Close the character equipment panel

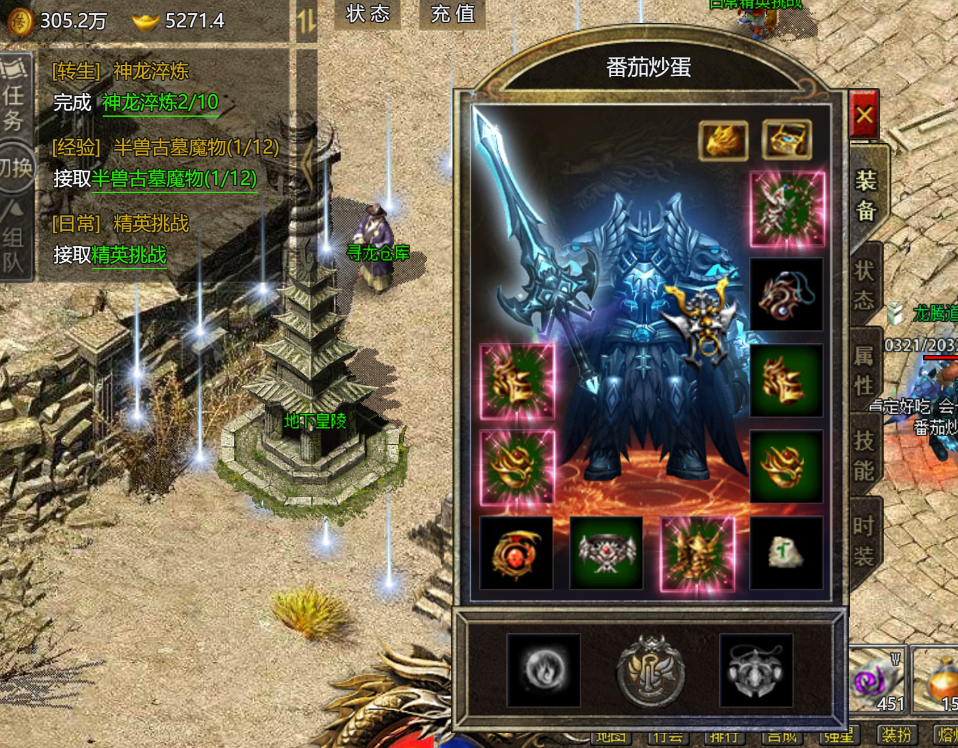(864, 116)
